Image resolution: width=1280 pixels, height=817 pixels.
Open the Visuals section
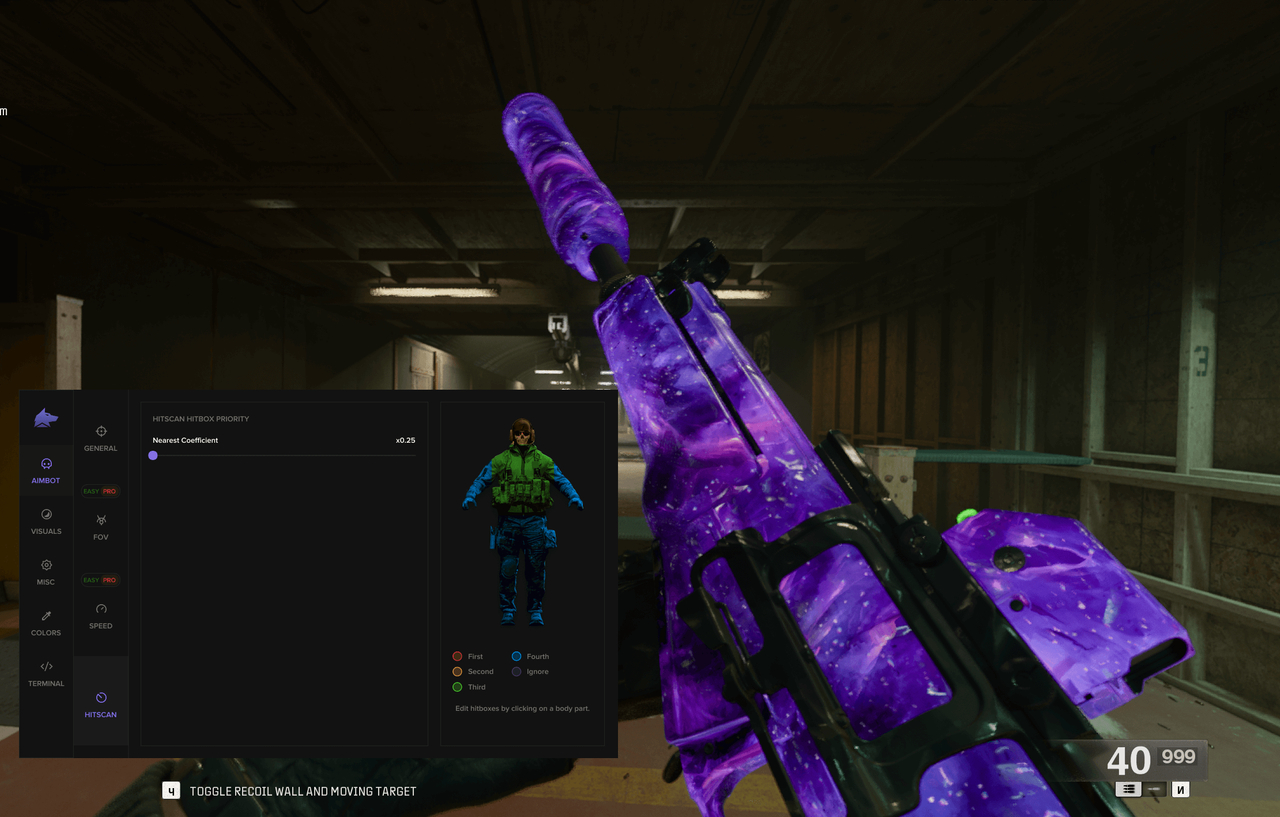46,522
